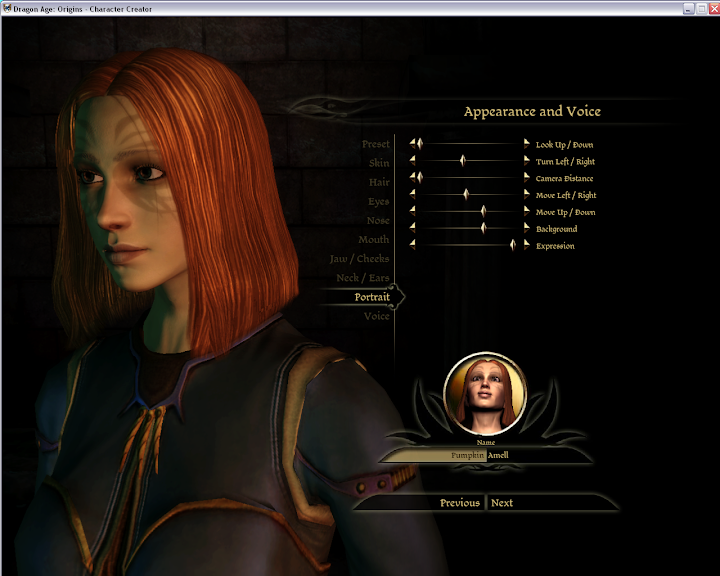Switch to the Mouth category
The height and width of the screenshot is (576, 720).
click(x=374, y=239)
